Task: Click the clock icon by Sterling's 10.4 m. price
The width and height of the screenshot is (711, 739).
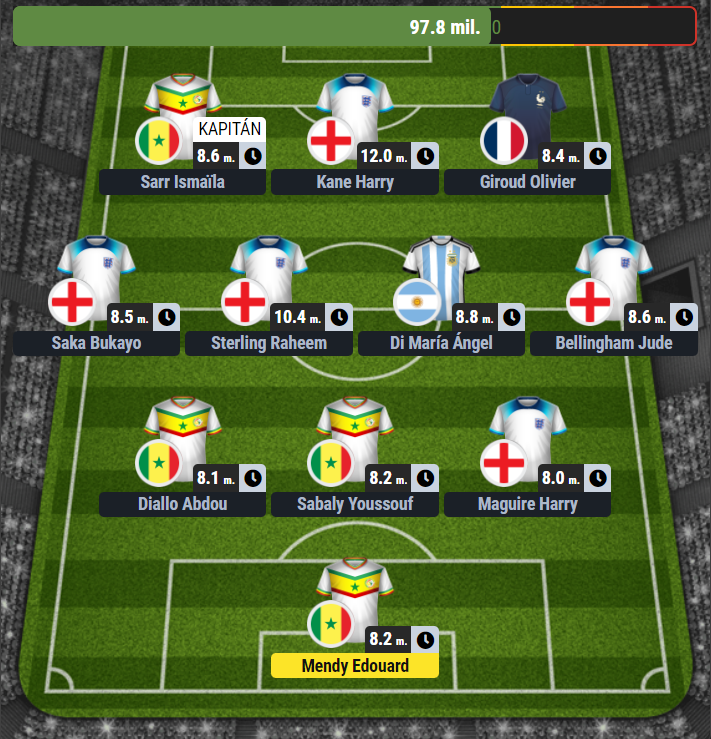Action: [x=340, y=317]
